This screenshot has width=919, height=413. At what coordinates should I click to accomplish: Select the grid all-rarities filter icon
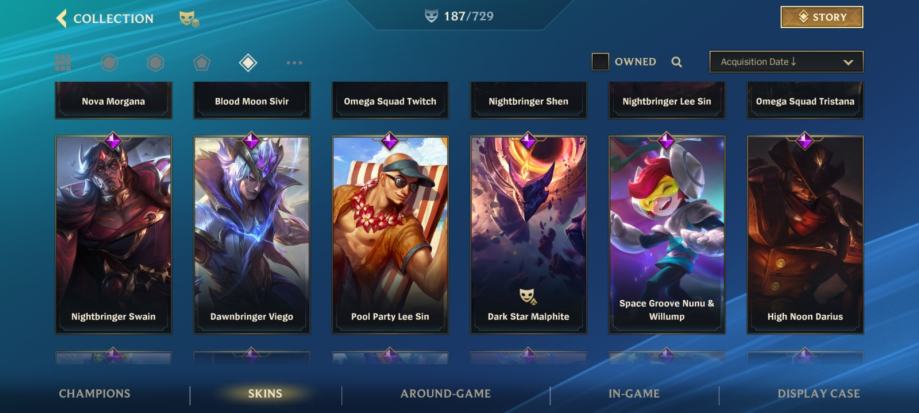(x=63, y=63)
